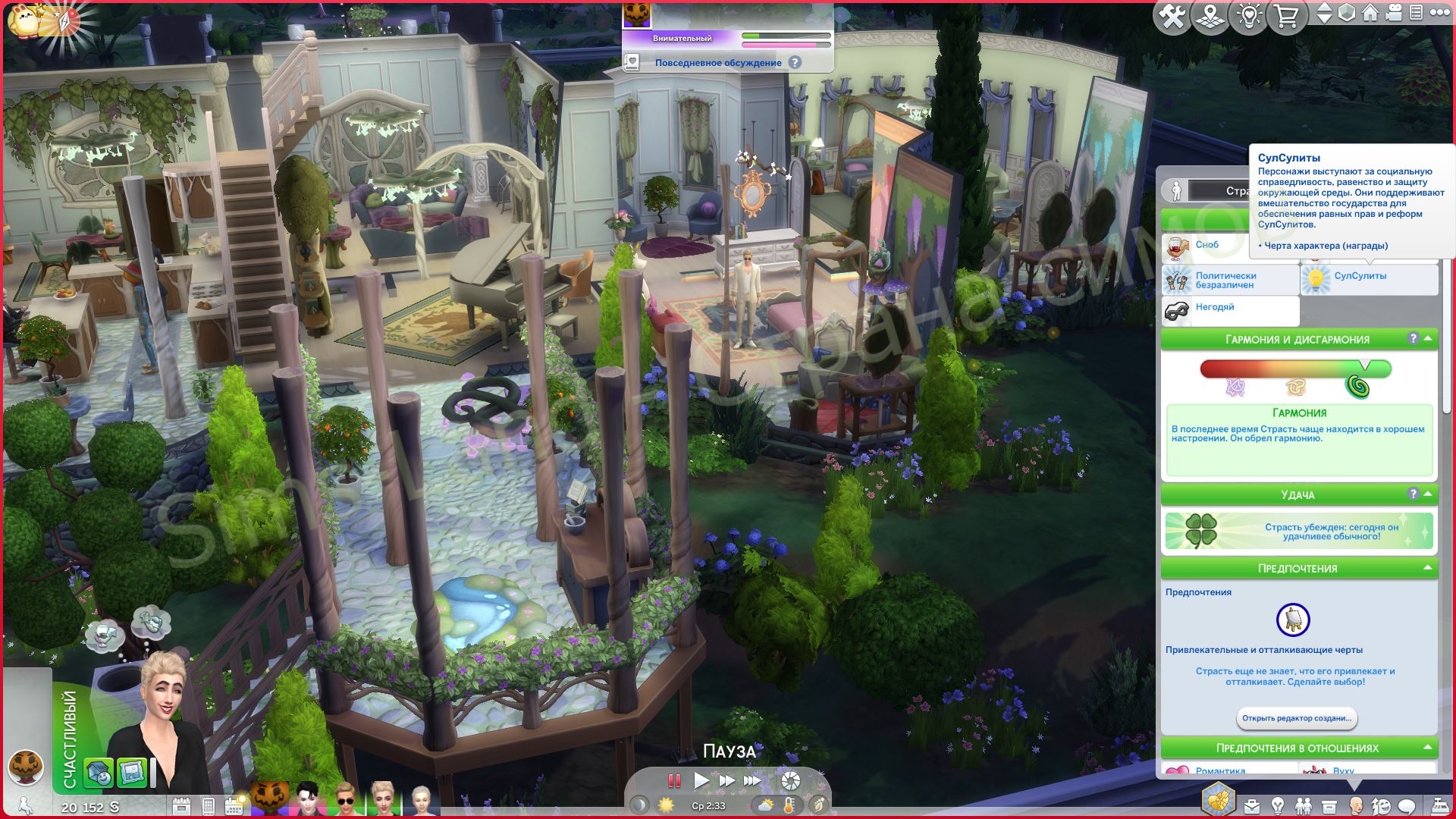The height and width of the screenshot is (819, 1456).
Task: Click the house walls view icon
Action: 1370,14
